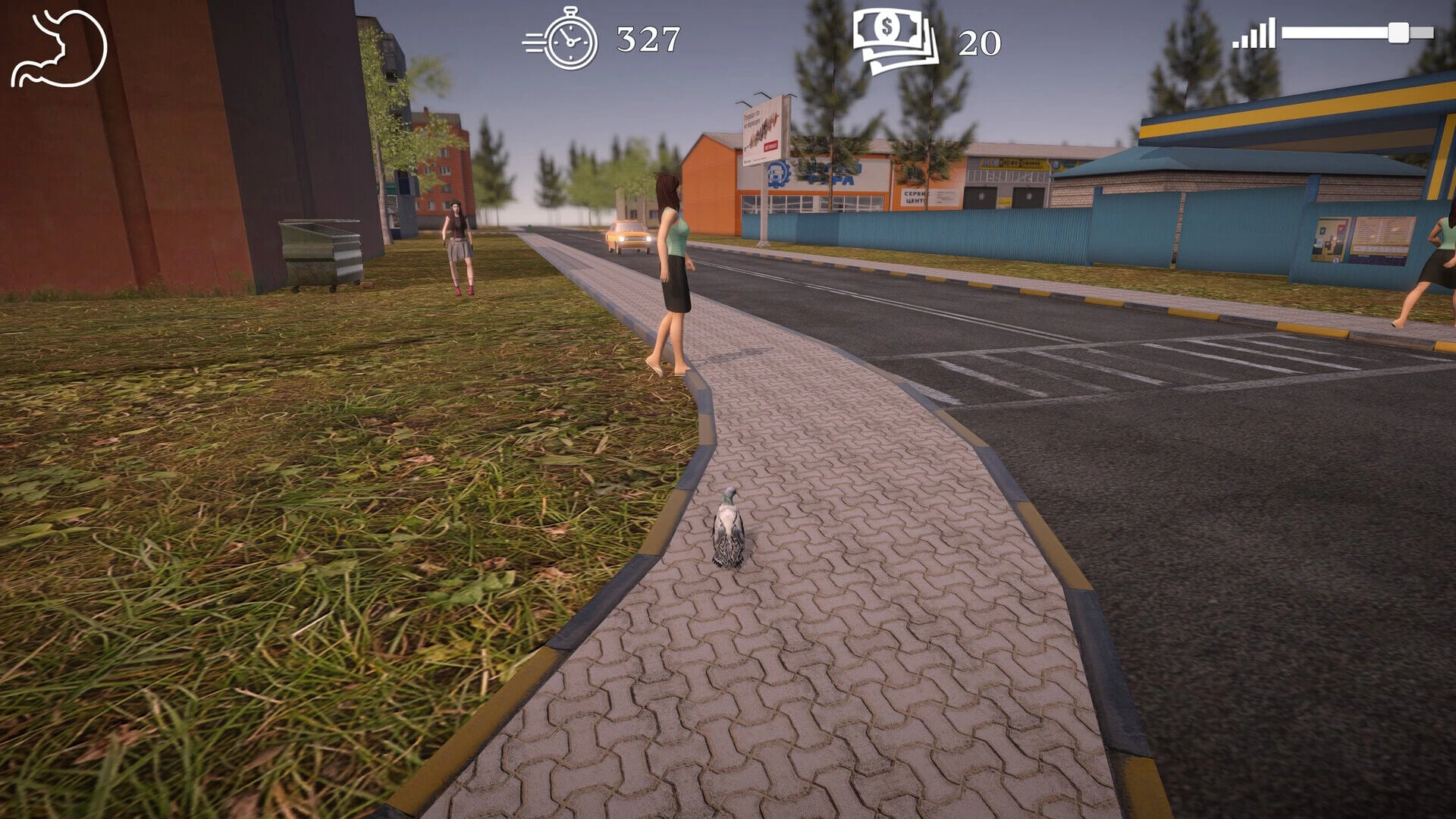This screenshot has width=1456, height=819.
Task: Click the volume slider handle
Action: [1398, 33]
